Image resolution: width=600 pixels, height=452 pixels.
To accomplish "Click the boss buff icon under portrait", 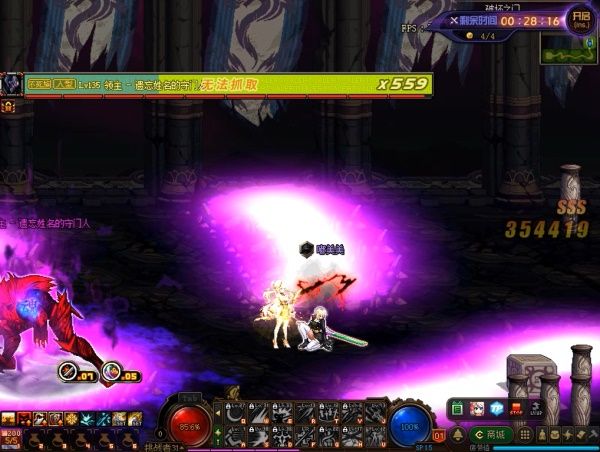I will click(x=7, y=106).
